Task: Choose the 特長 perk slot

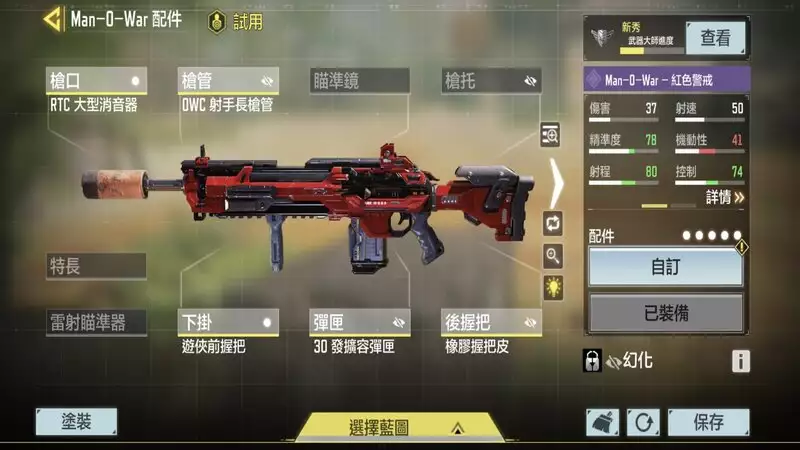Action: (x=96, y=266)
